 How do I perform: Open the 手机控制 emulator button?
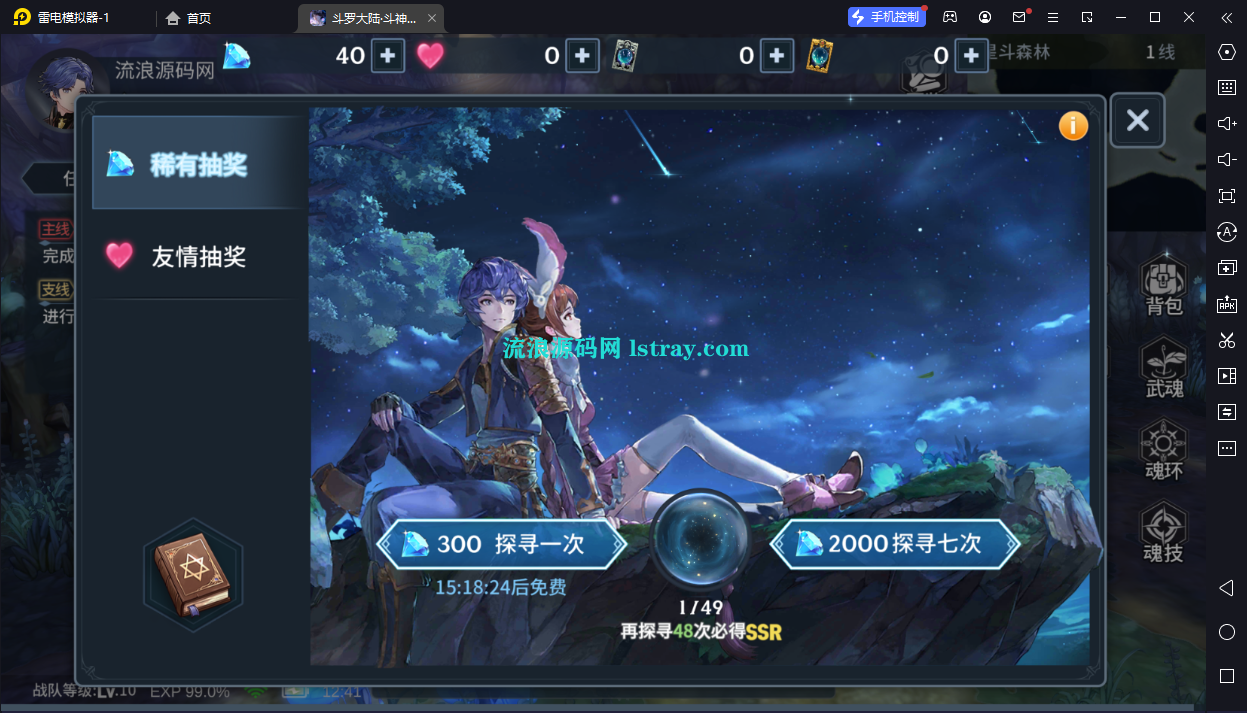(887, 17)
